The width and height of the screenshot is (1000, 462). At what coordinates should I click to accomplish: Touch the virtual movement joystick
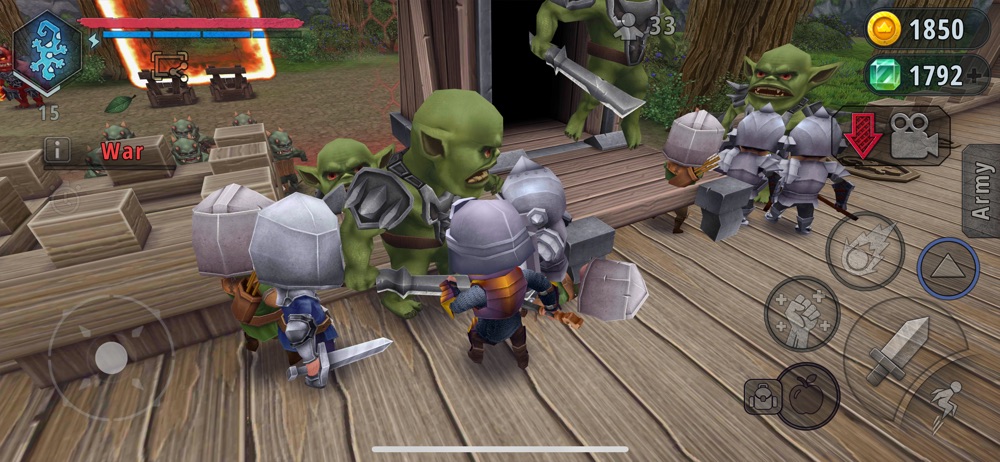tap(110, 357)
